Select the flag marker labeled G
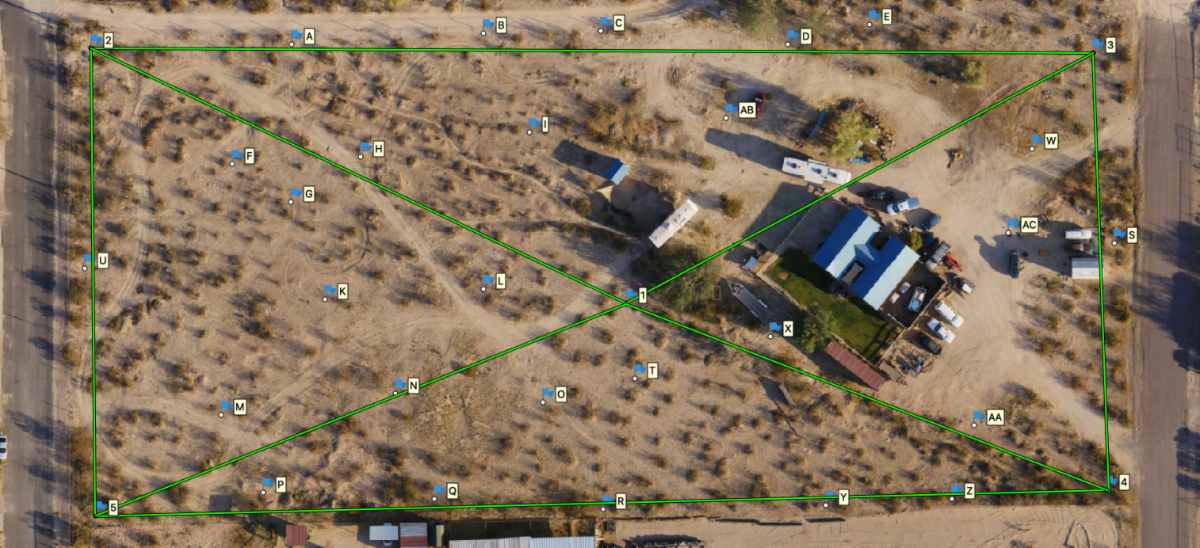The image size is (1200, 548). click(296, 193)
